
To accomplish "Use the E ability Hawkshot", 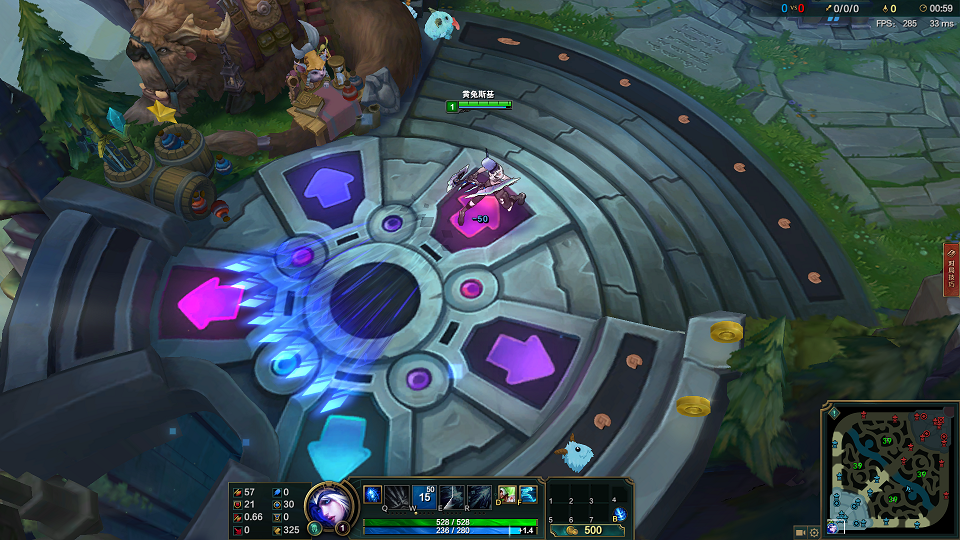I will click(x=453, y=496).
